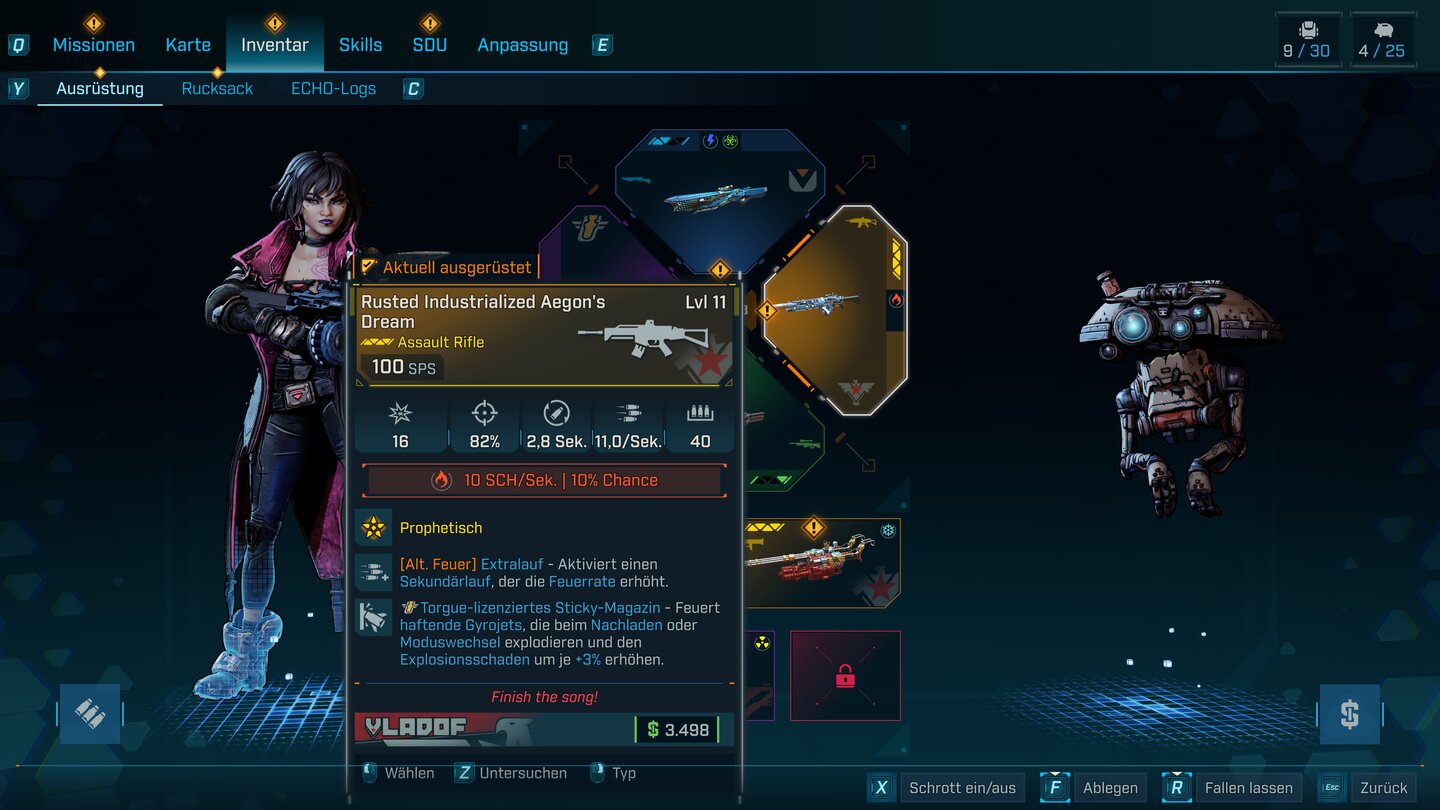Choose the orange highlighted assault rifle slot

click(x=836, y=310)
